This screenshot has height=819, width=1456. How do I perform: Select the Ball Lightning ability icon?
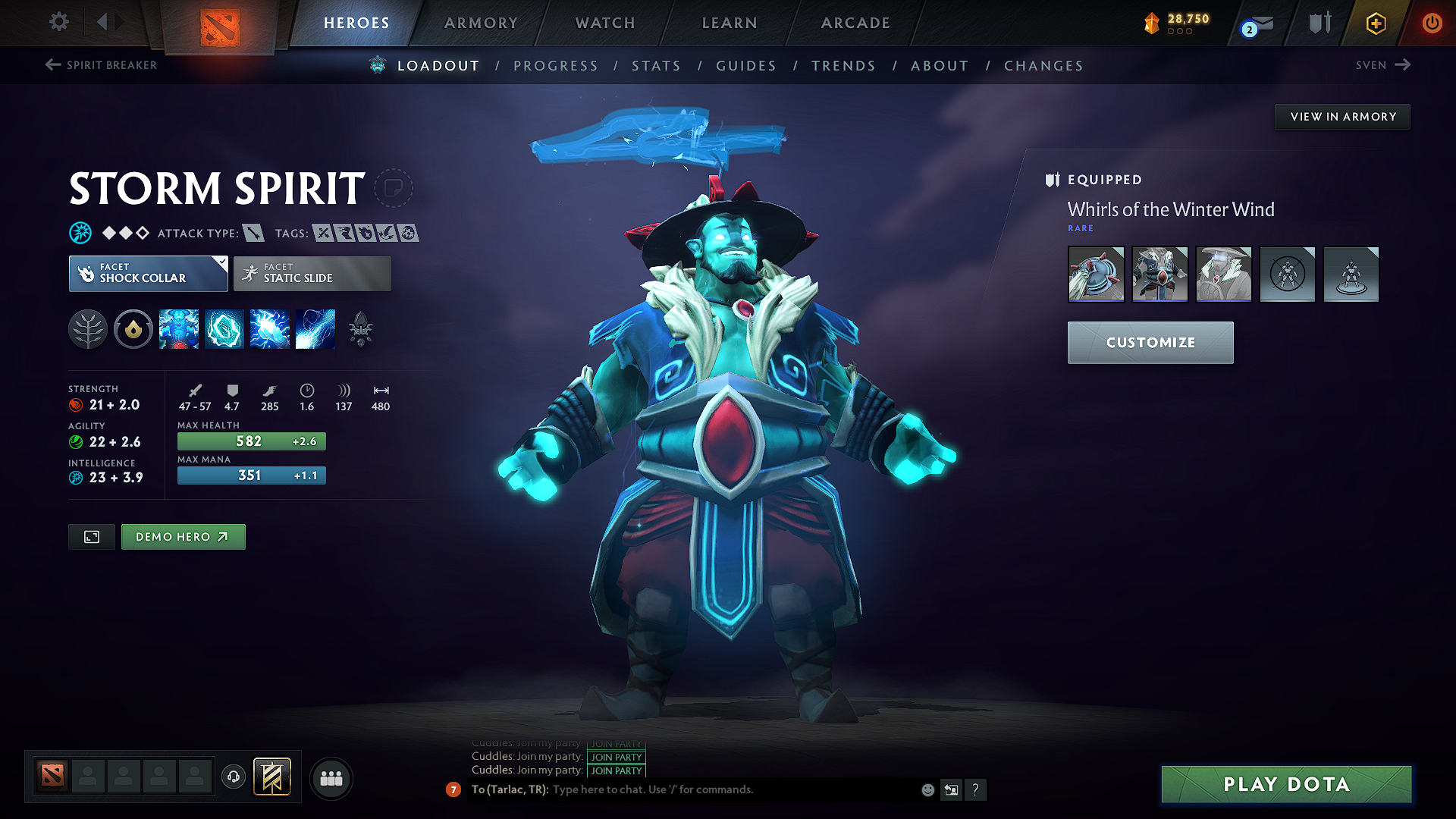pos(315,329)
